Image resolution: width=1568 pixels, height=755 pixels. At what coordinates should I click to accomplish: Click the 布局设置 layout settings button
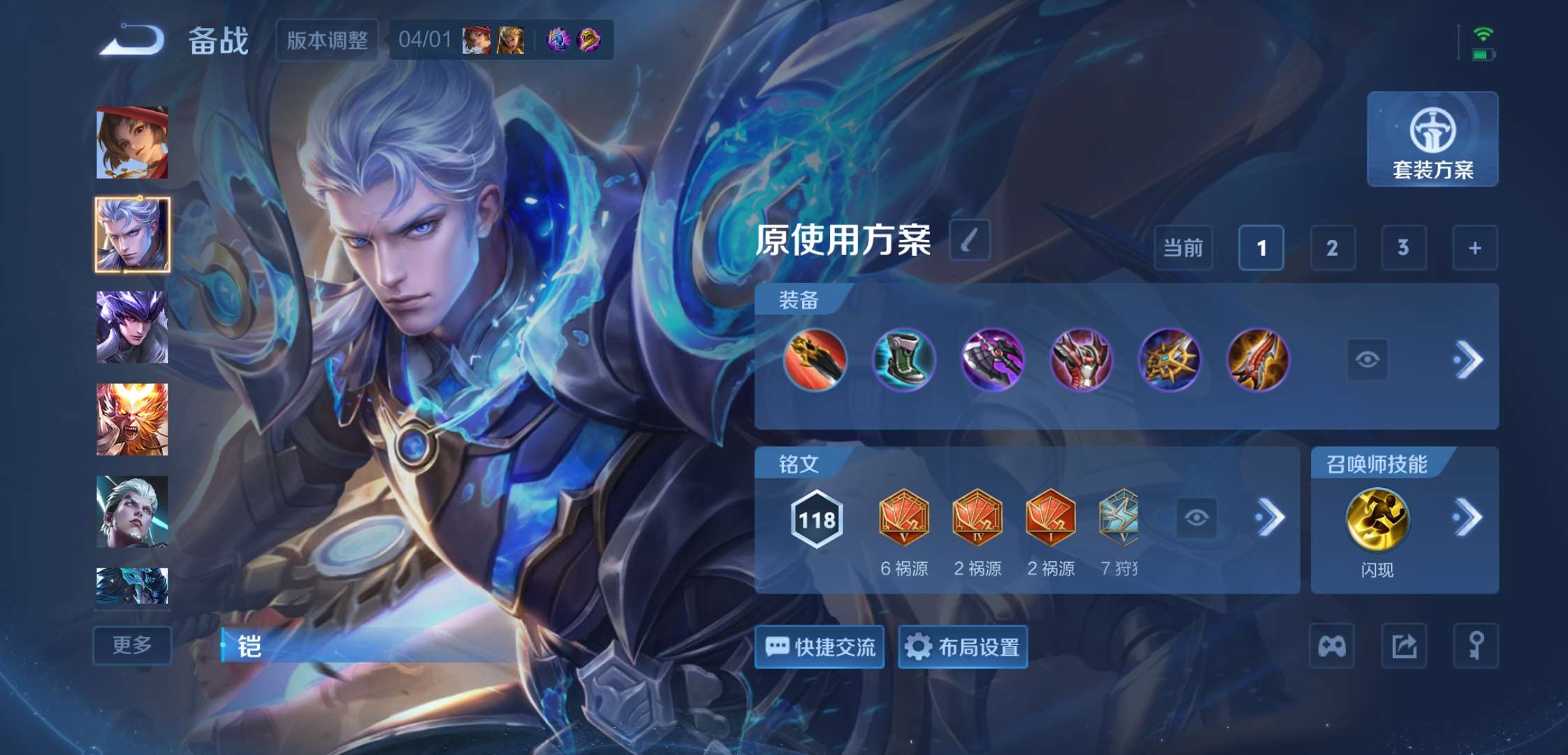(962, 647)
